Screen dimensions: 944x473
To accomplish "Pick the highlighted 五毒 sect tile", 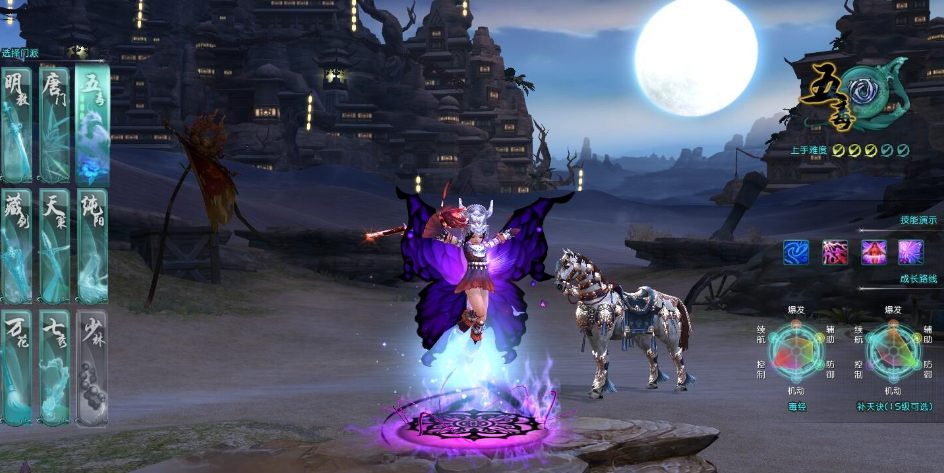I will click(92, 125).
